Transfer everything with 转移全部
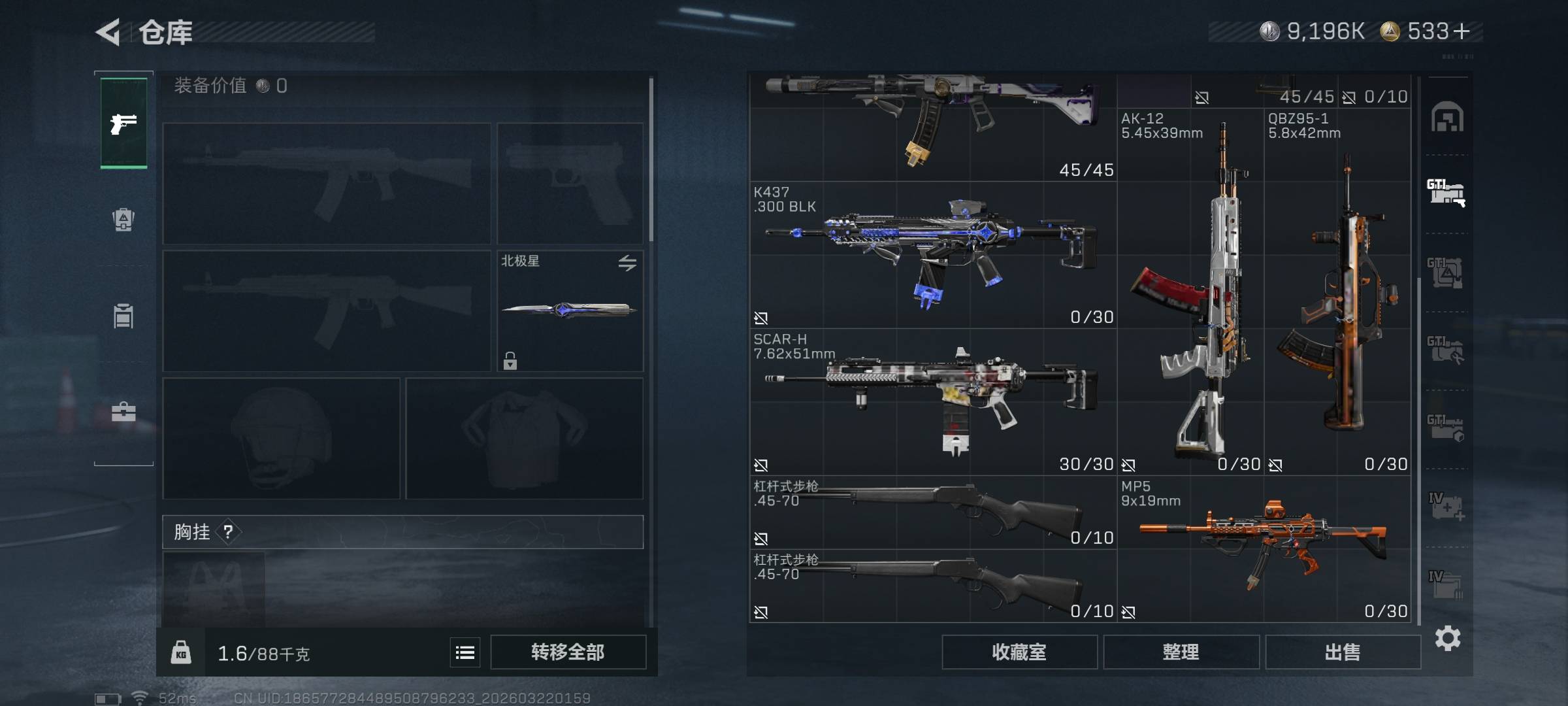The image size is (1568, 706). tap(568, 652)
